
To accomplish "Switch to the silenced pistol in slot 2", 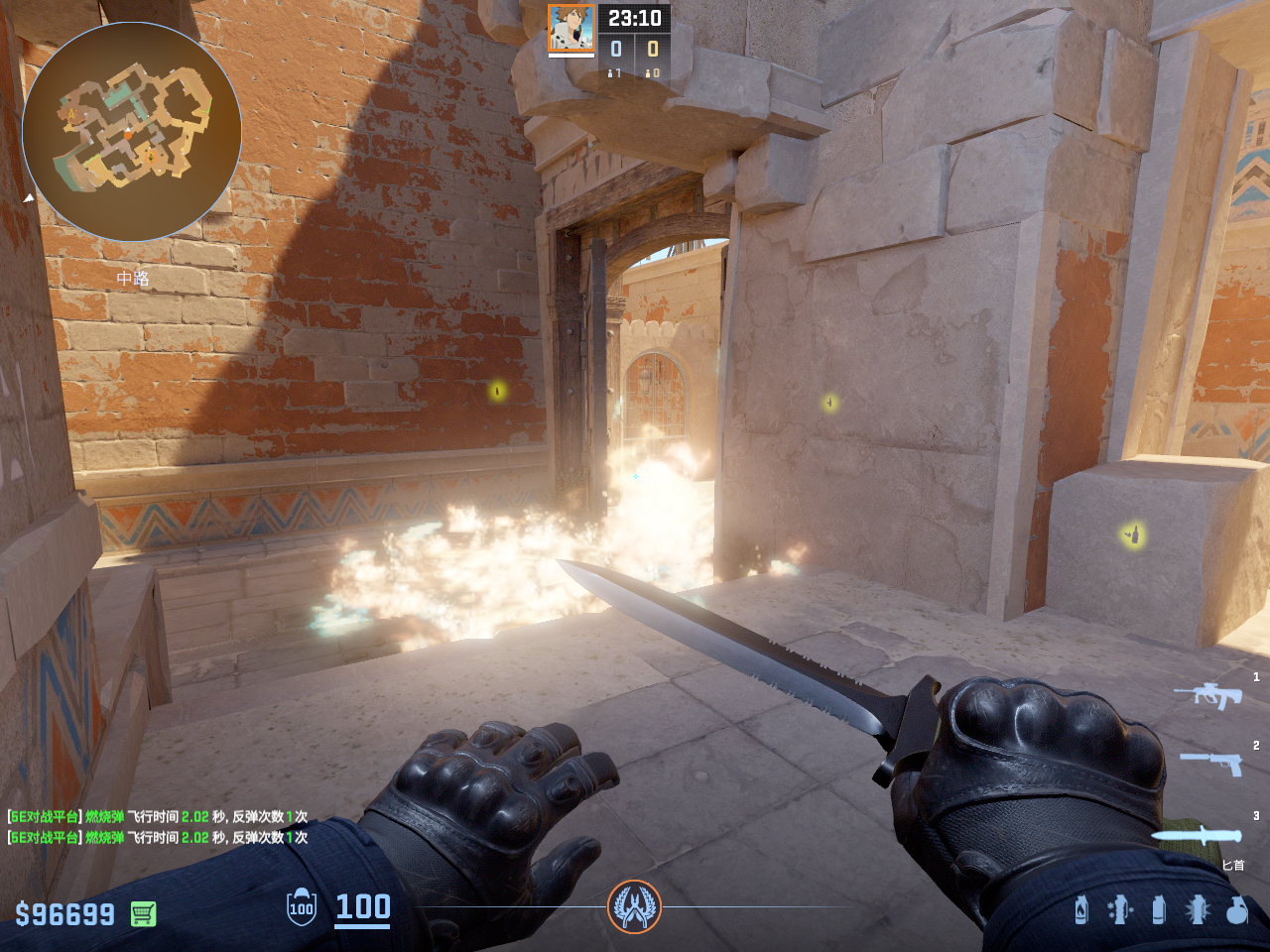I will coord(1211,763).
